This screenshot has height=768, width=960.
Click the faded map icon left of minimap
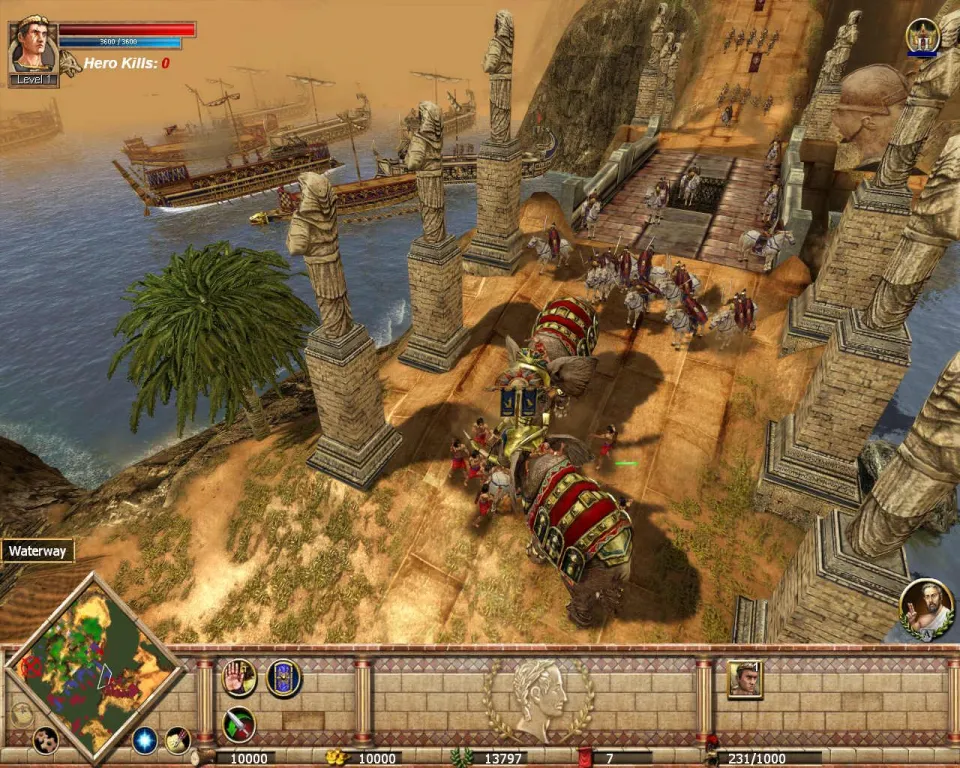point(21,714)
